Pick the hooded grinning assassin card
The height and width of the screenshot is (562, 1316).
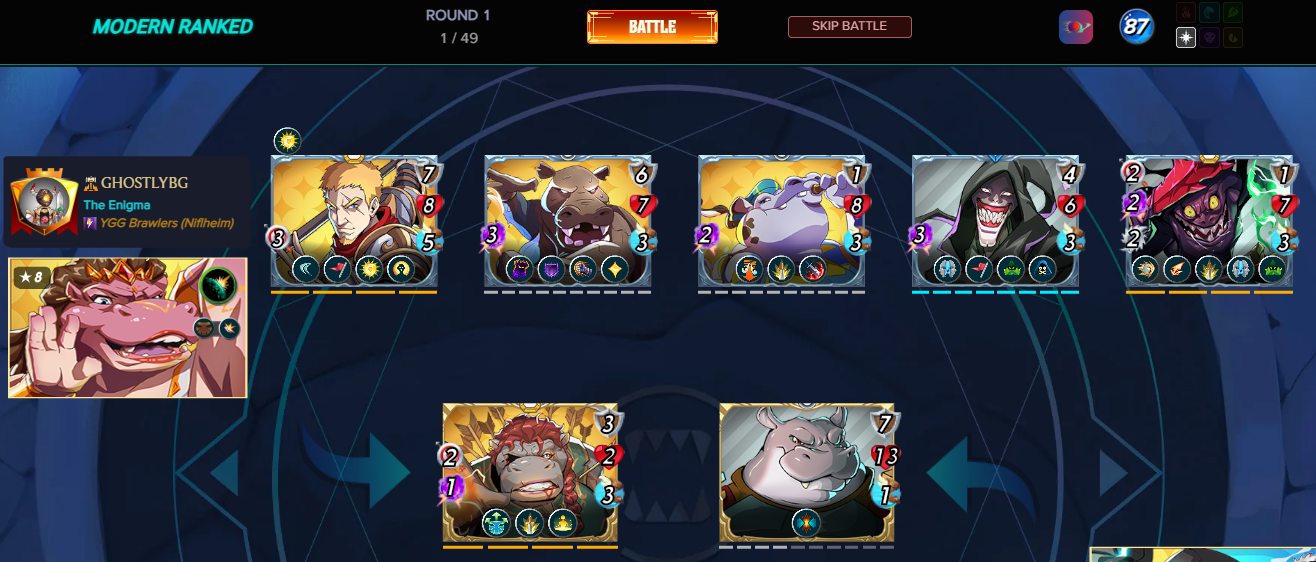(x=995, y=222)
